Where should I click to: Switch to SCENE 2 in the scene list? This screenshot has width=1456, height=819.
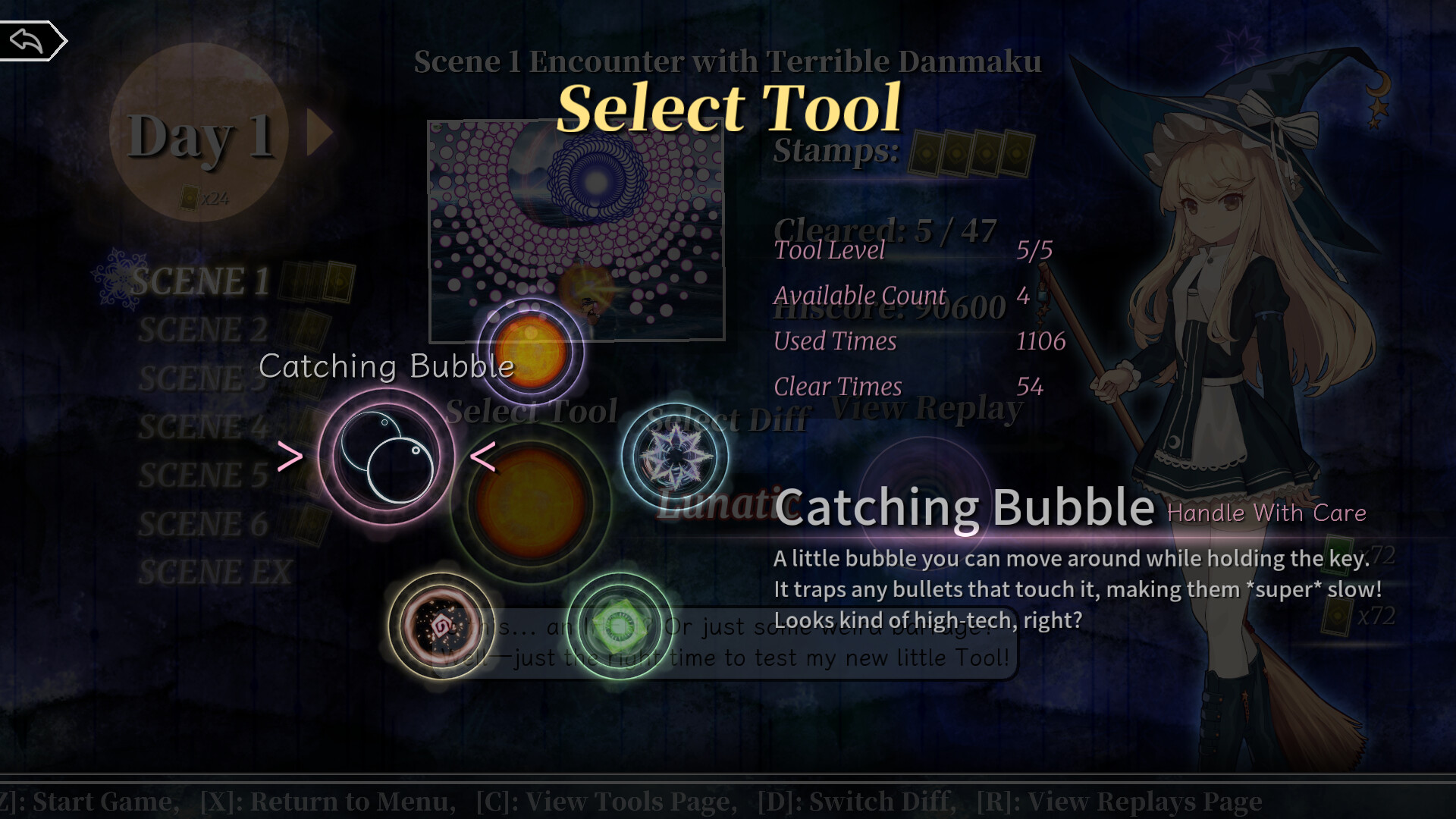coord(203,329)
